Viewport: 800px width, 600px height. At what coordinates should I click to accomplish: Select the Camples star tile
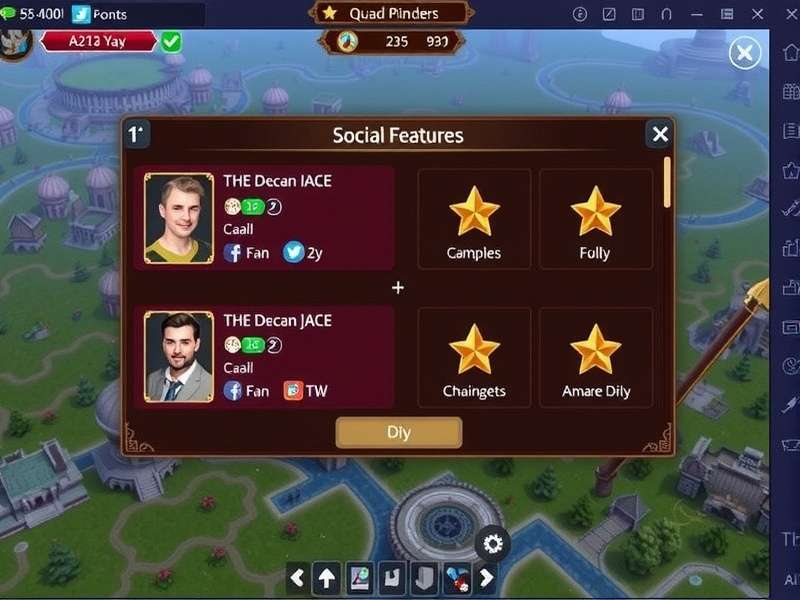tap(474, 219)
